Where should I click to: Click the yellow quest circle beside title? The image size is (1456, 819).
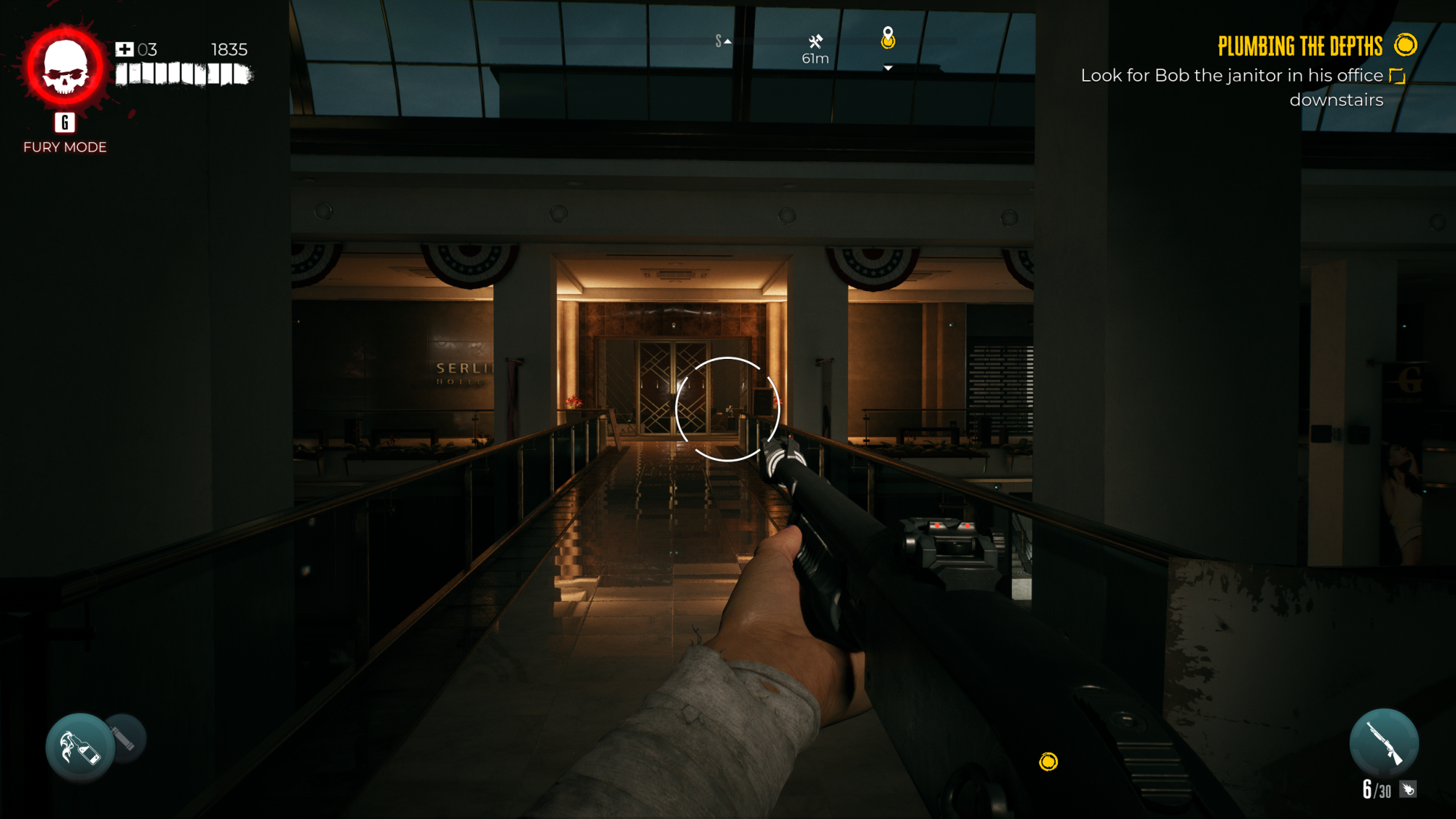click(x=1406, y=45)
